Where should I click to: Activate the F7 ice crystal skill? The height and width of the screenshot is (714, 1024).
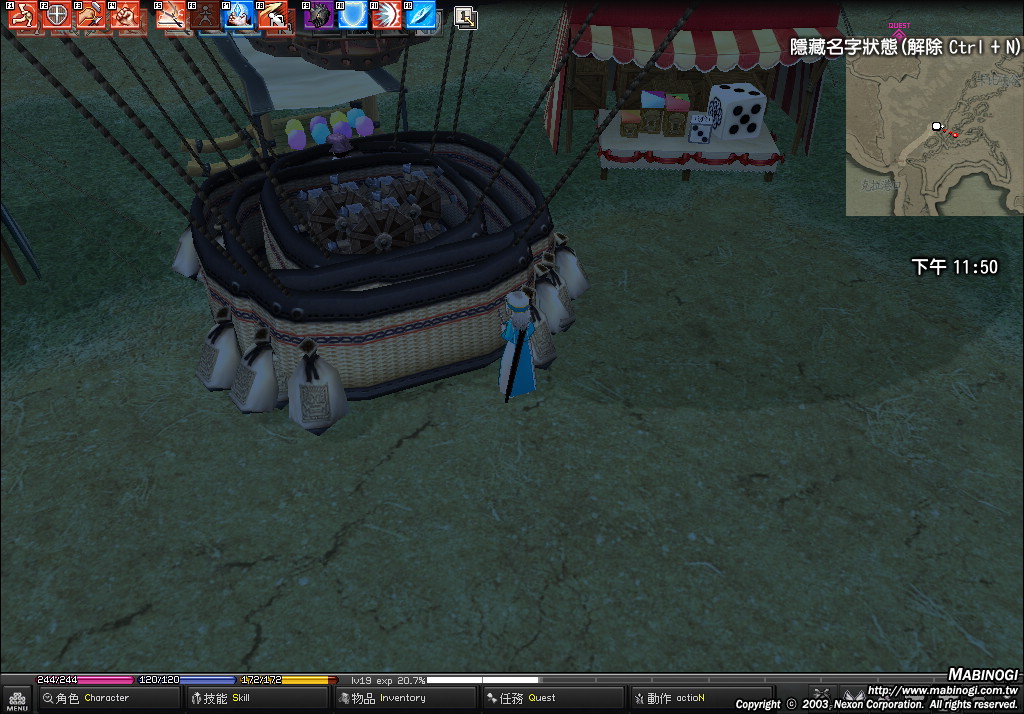pyautogui.click(x=240, y=16)
